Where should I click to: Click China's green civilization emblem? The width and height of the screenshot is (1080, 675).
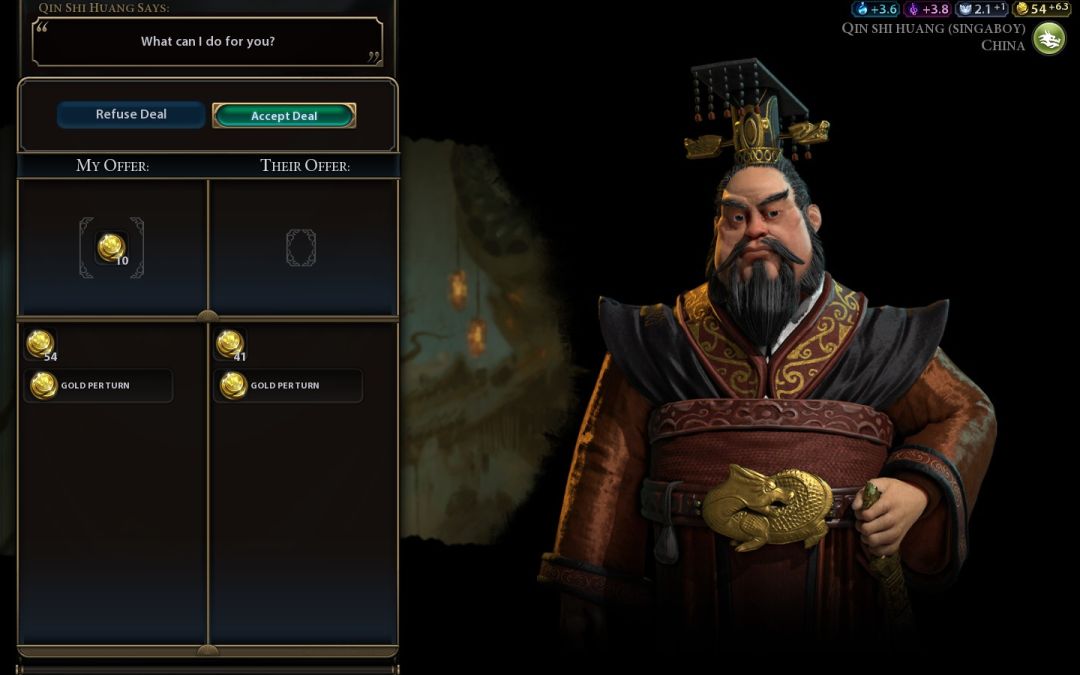pos(1048,38)
